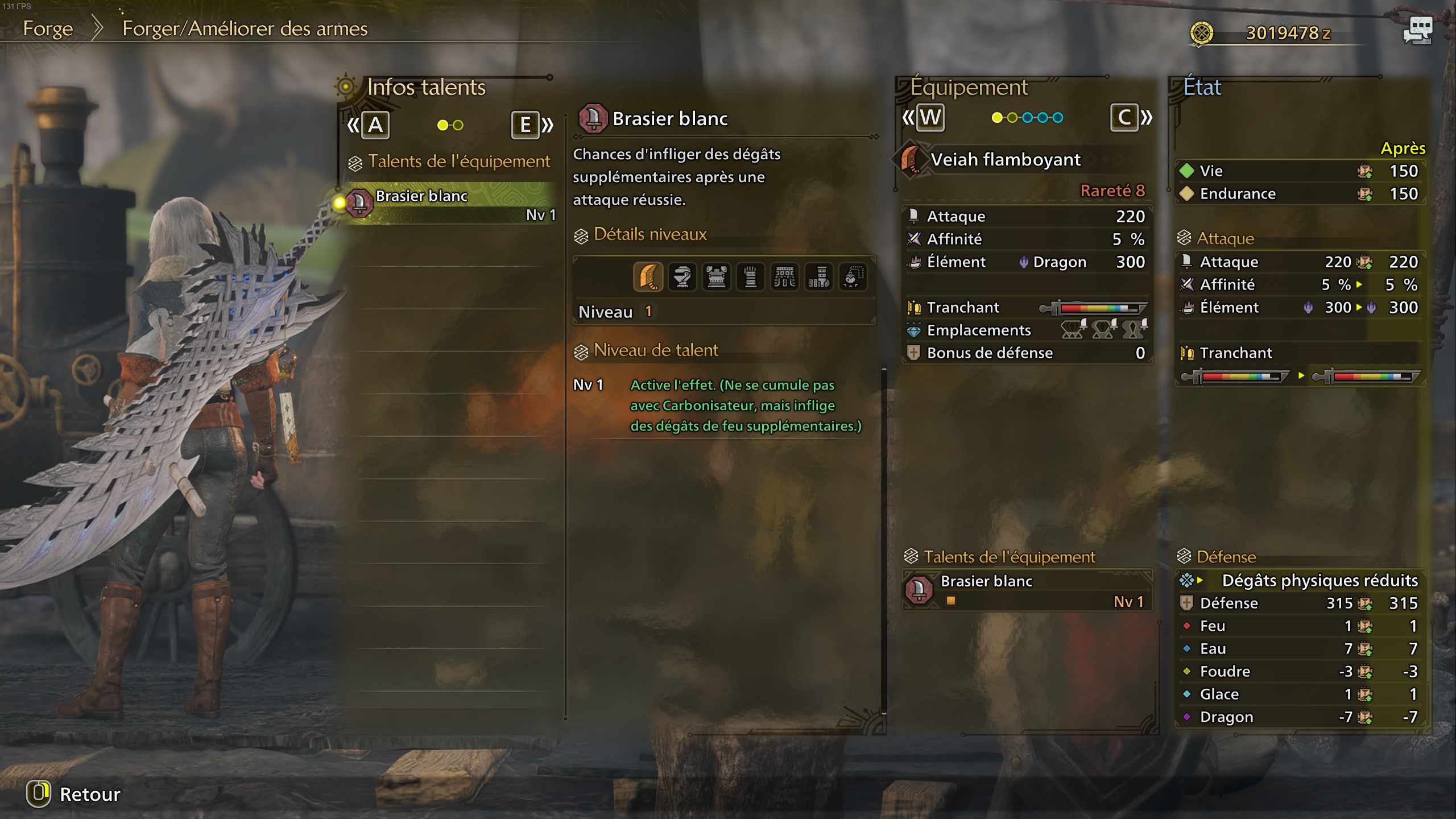Select the Forger/Améliorer des armes tab

[243, 28]
